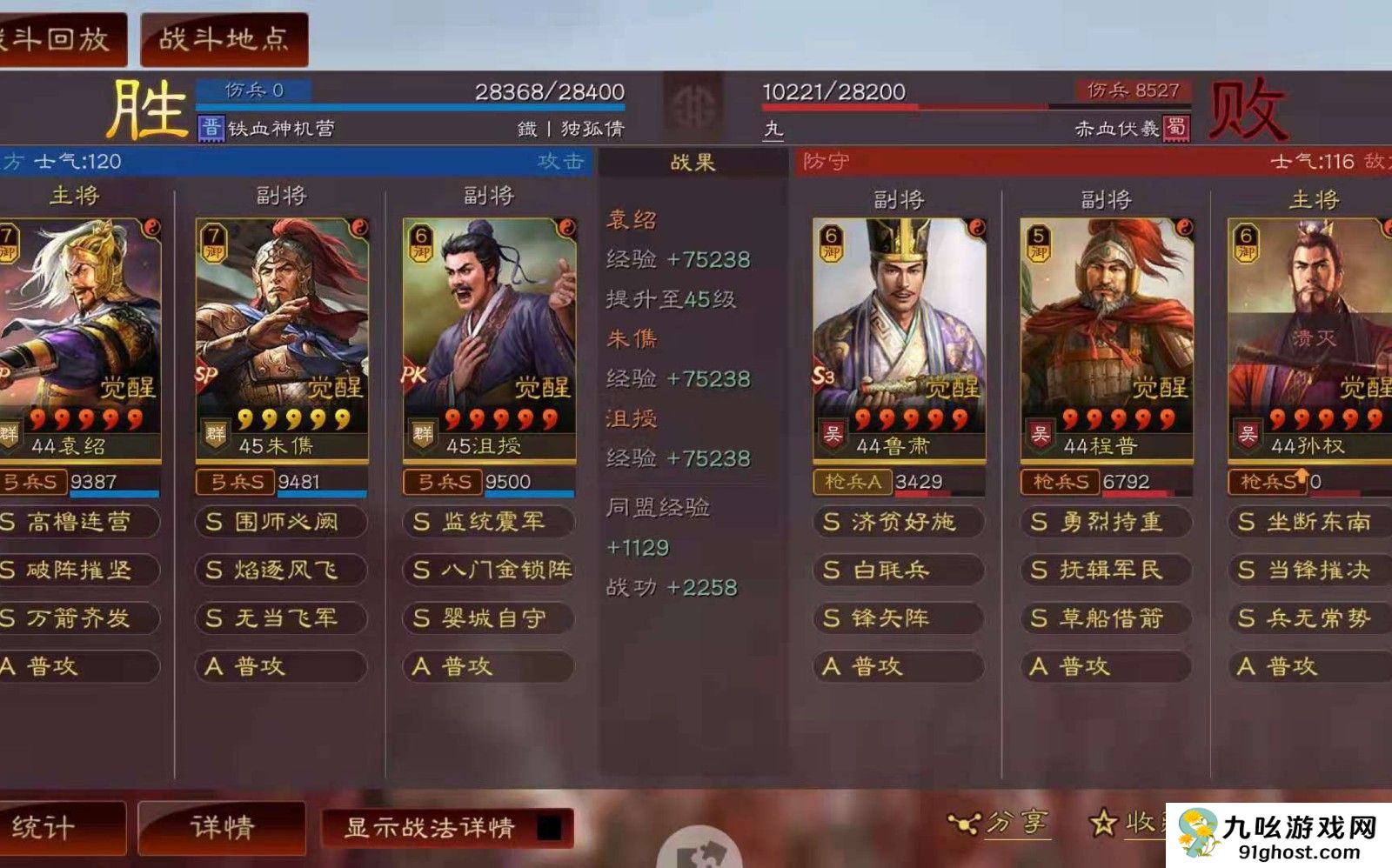Screen dimensions: 1392x868
Task: Show battle 详情 details
Action: tap(222, 827)
